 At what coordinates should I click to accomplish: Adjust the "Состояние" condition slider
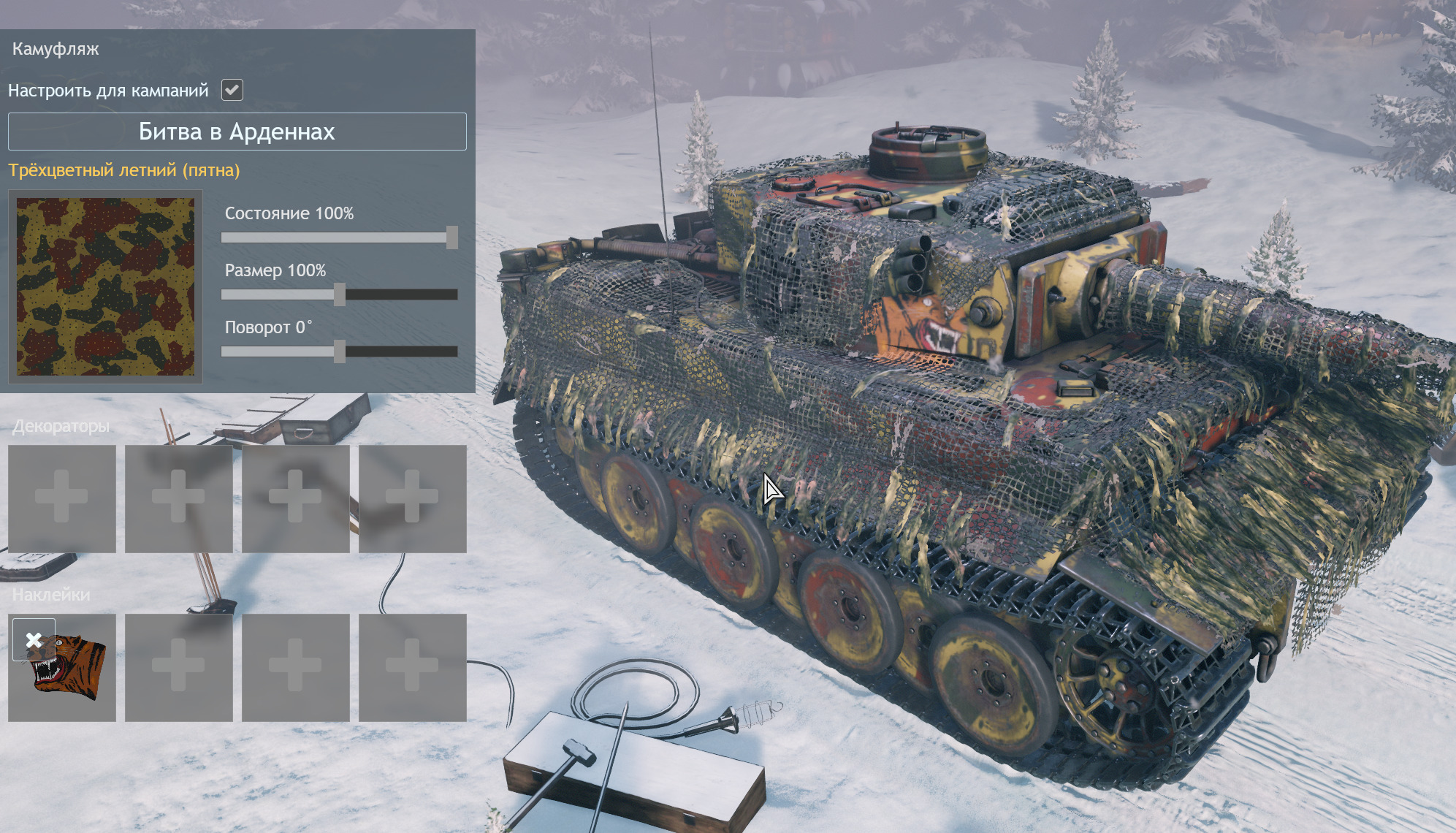tap(452, 237)
